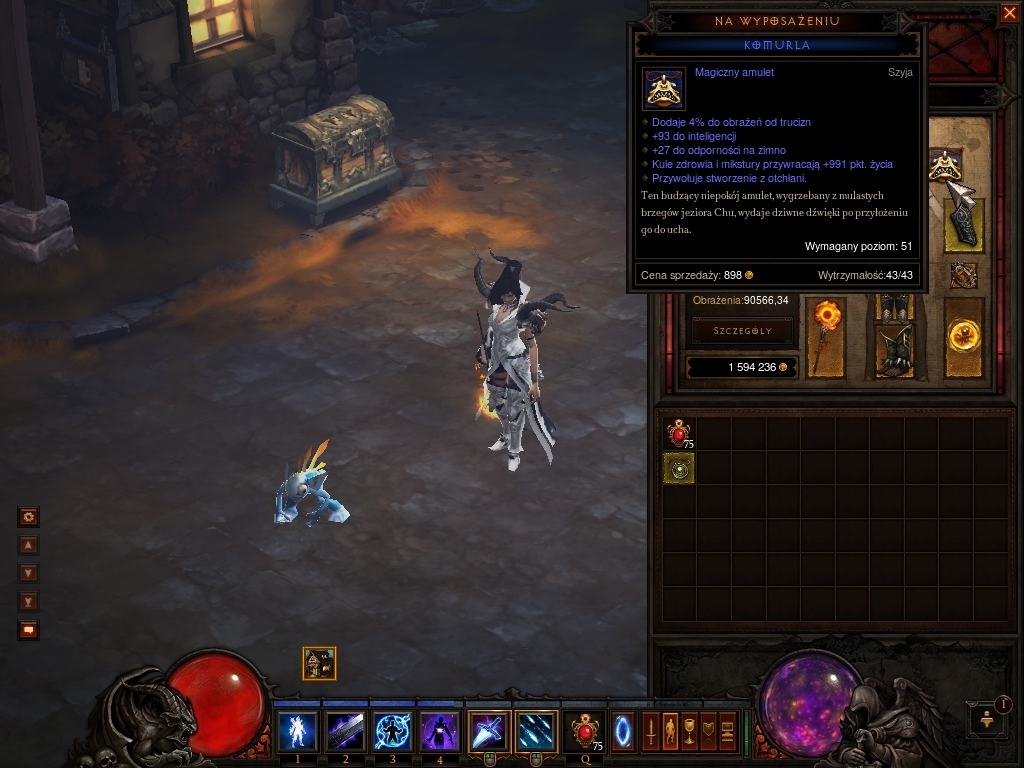The image size is (1024, 768).
Task: Select the equipped amulet slot
Action: tap(942, 167)
